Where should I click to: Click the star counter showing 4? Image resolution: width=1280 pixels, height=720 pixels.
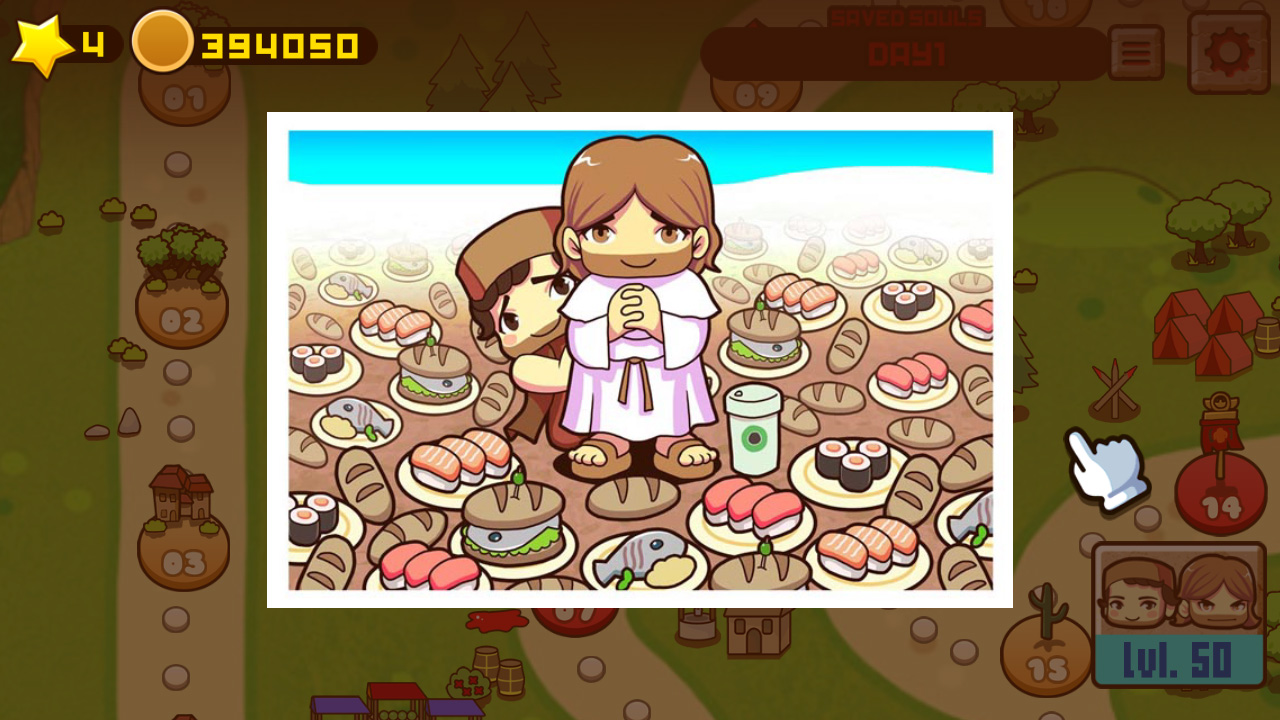point(93,42)
